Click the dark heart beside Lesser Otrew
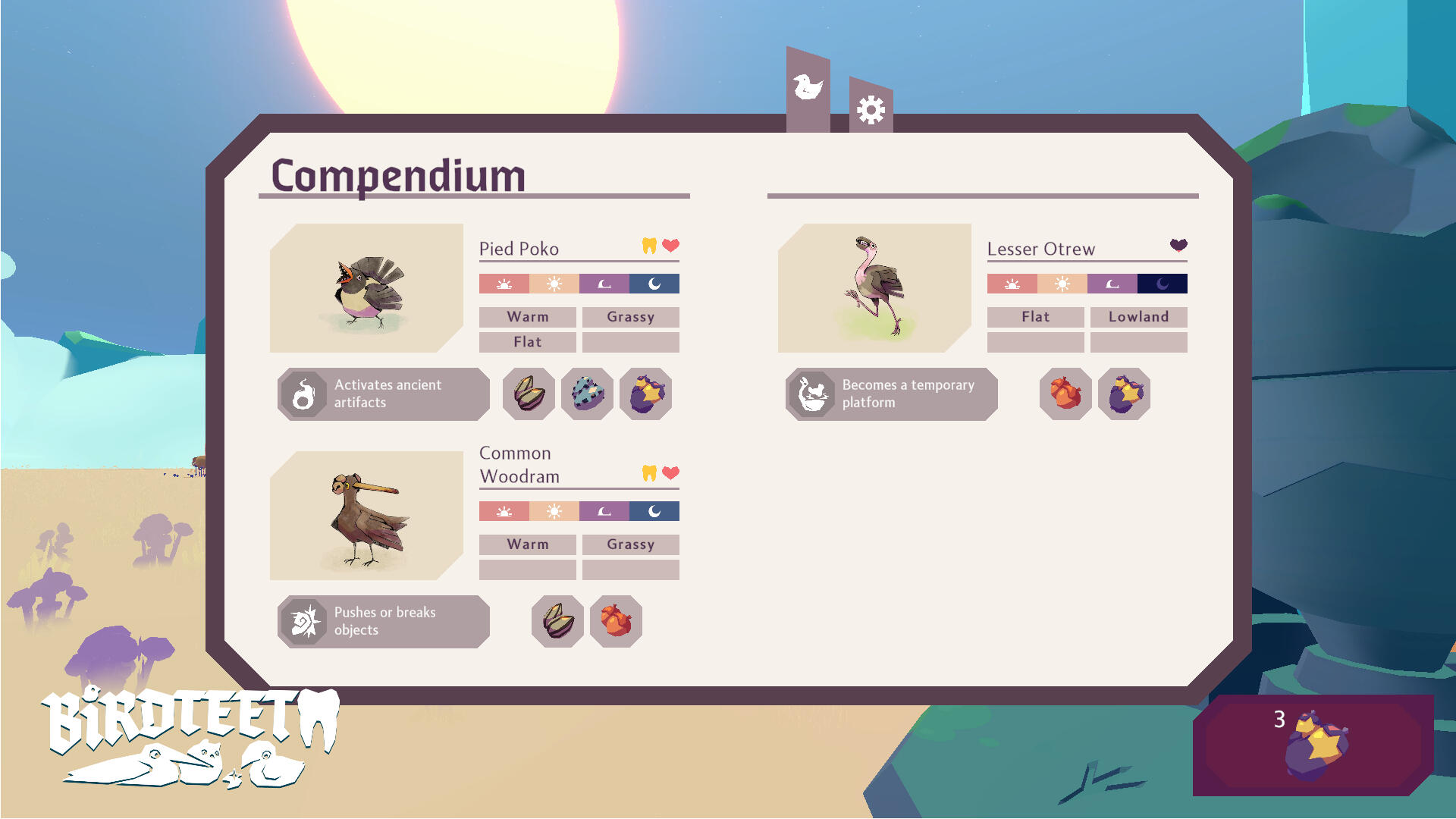This screenshot has width=1456, height=819. (1178, 244)
